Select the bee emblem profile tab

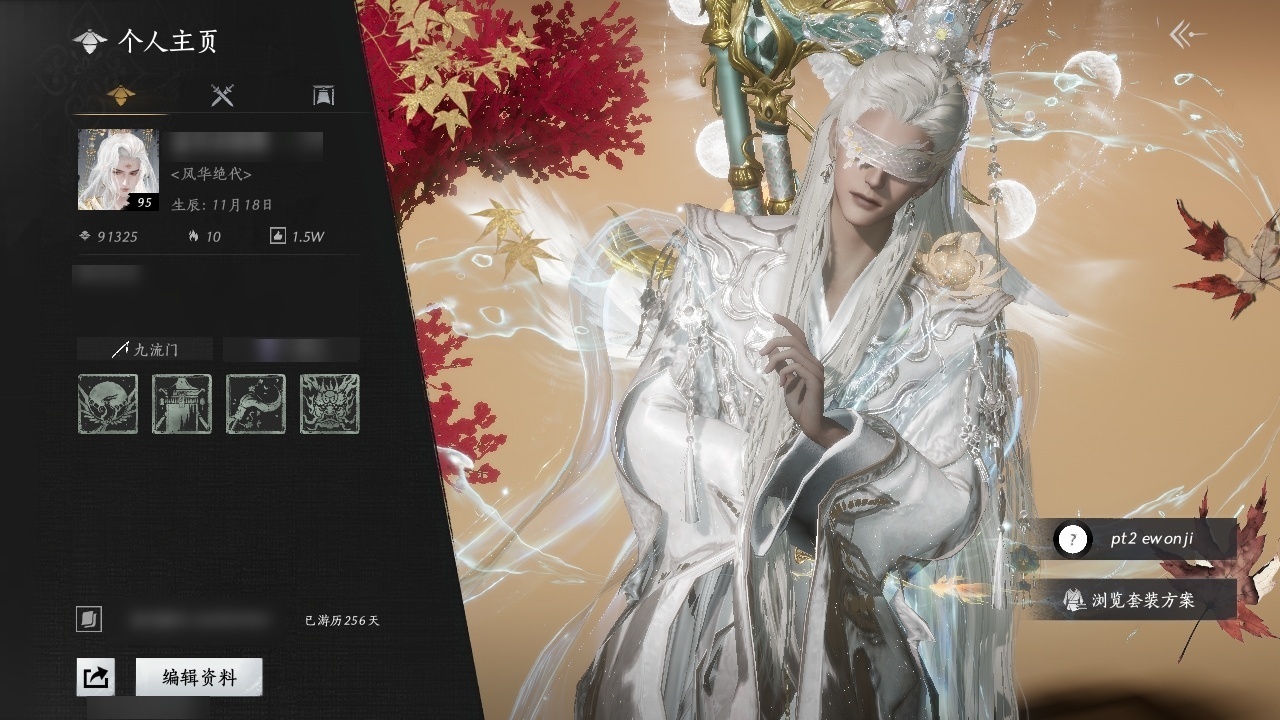pyautogui.click(x=121, y=96)
